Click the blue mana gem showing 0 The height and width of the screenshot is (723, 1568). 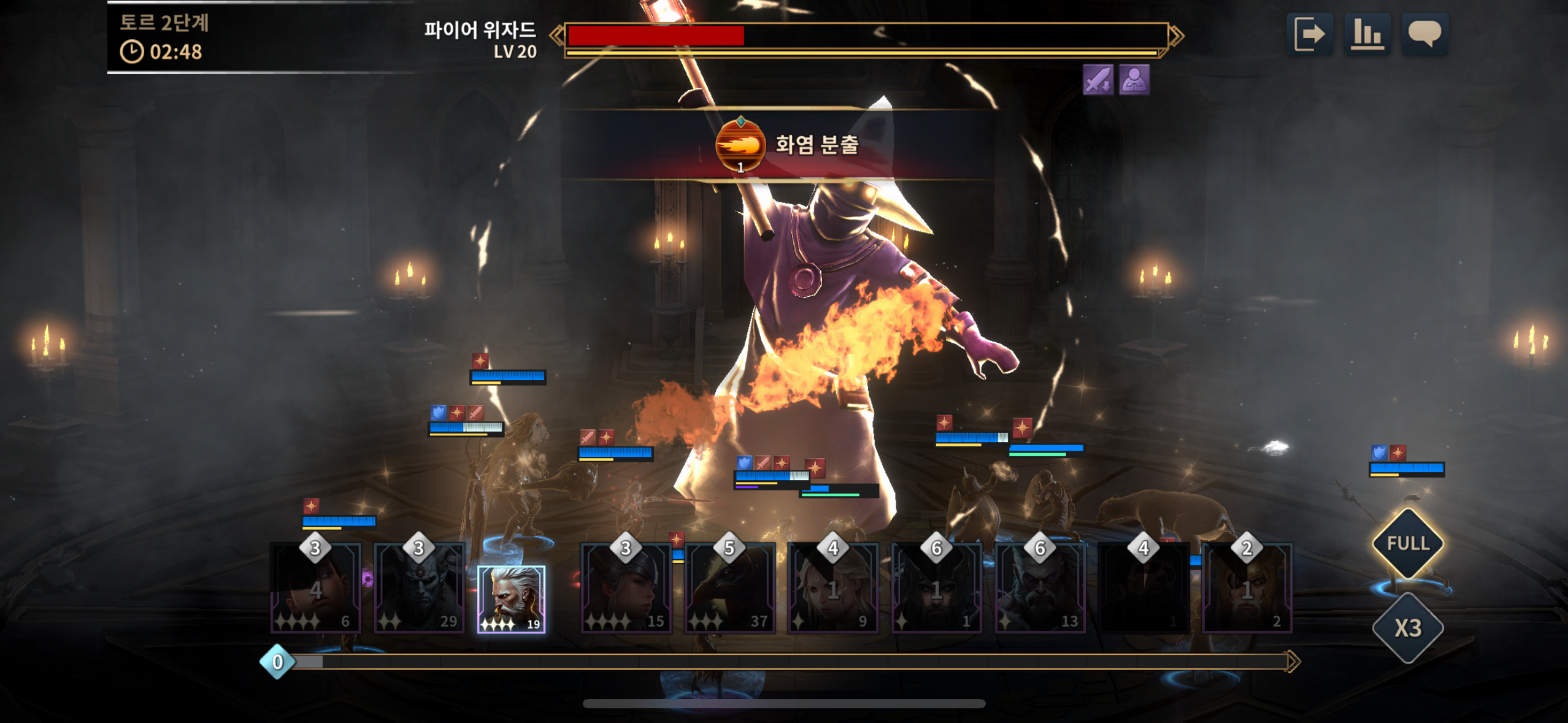coord(277,662)
